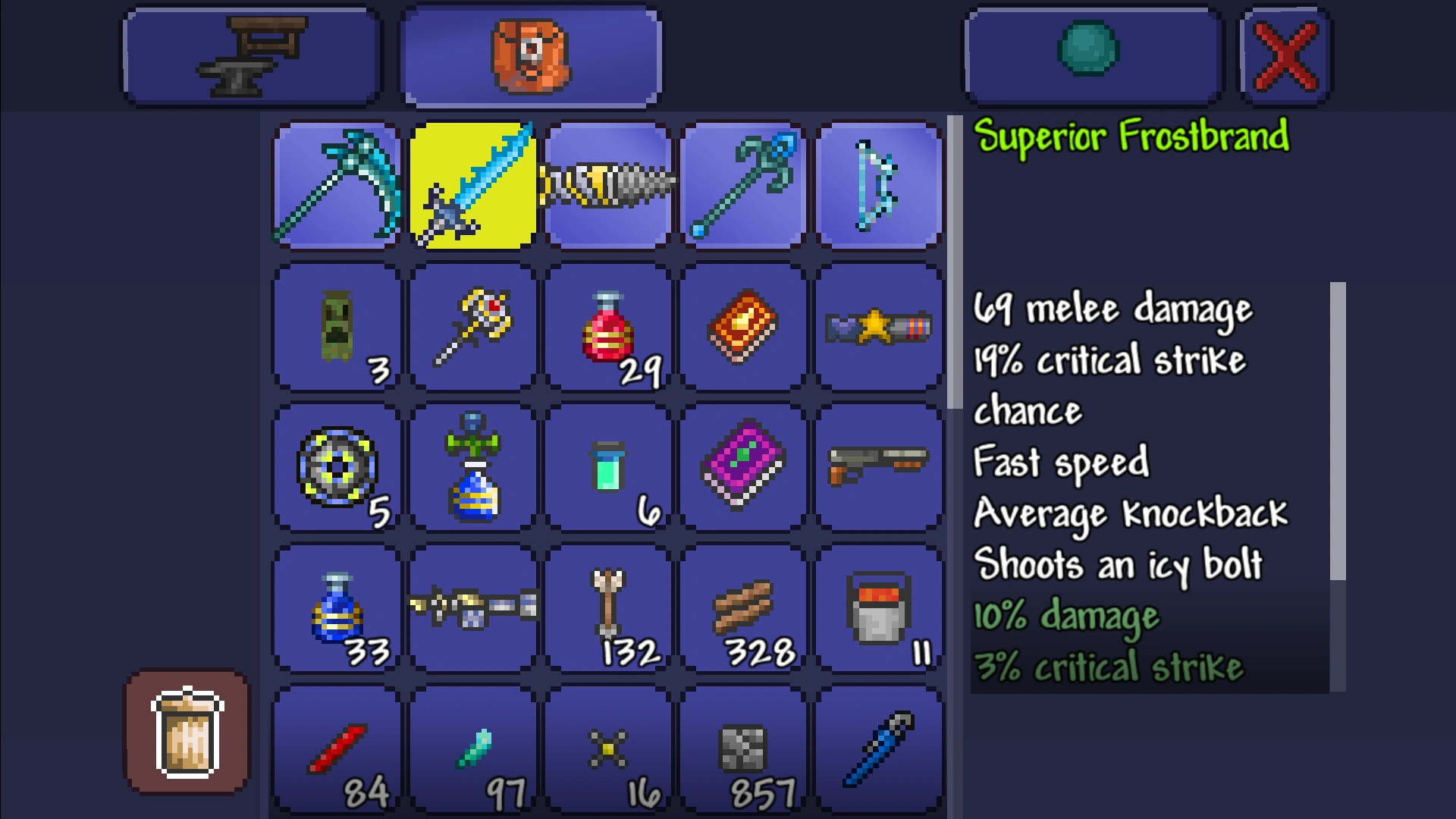Grab the shotgun from inventory
The width and height of the screenshot is (1456, 819).
click(878, 467)
